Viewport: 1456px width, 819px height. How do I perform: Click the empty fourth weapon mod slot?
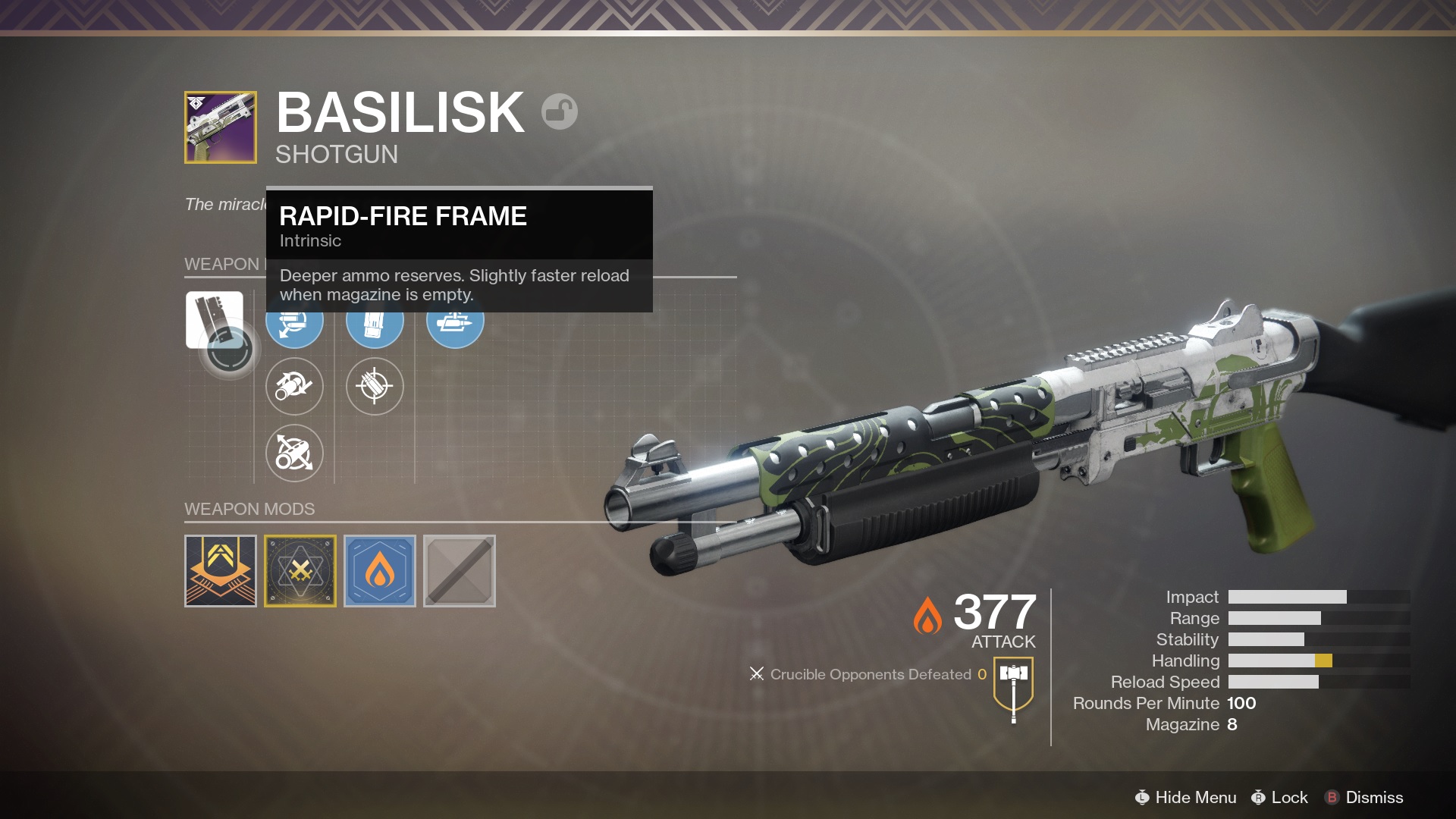460,571
